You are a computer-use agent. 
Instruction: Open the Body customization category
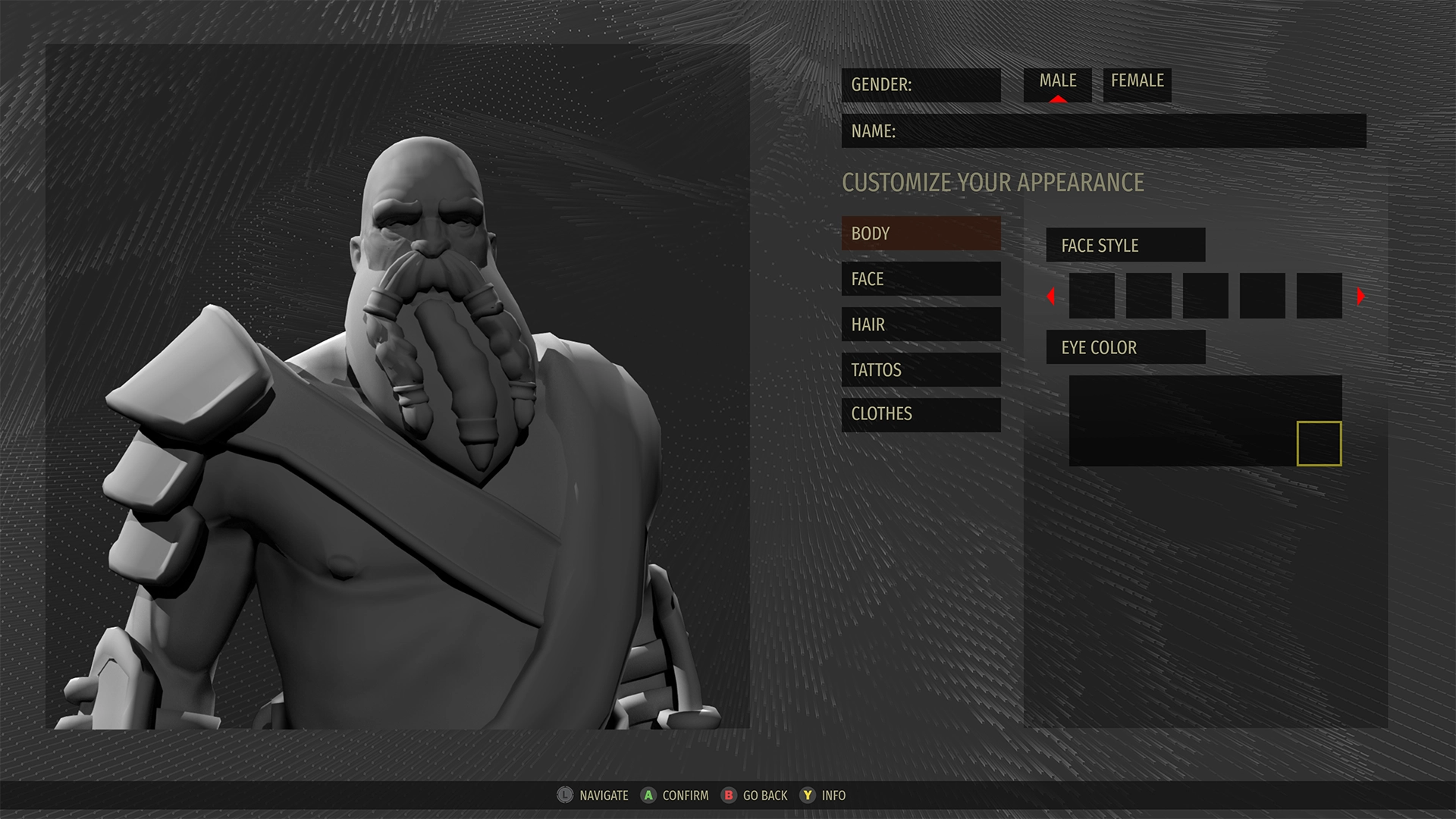point(921,234)
